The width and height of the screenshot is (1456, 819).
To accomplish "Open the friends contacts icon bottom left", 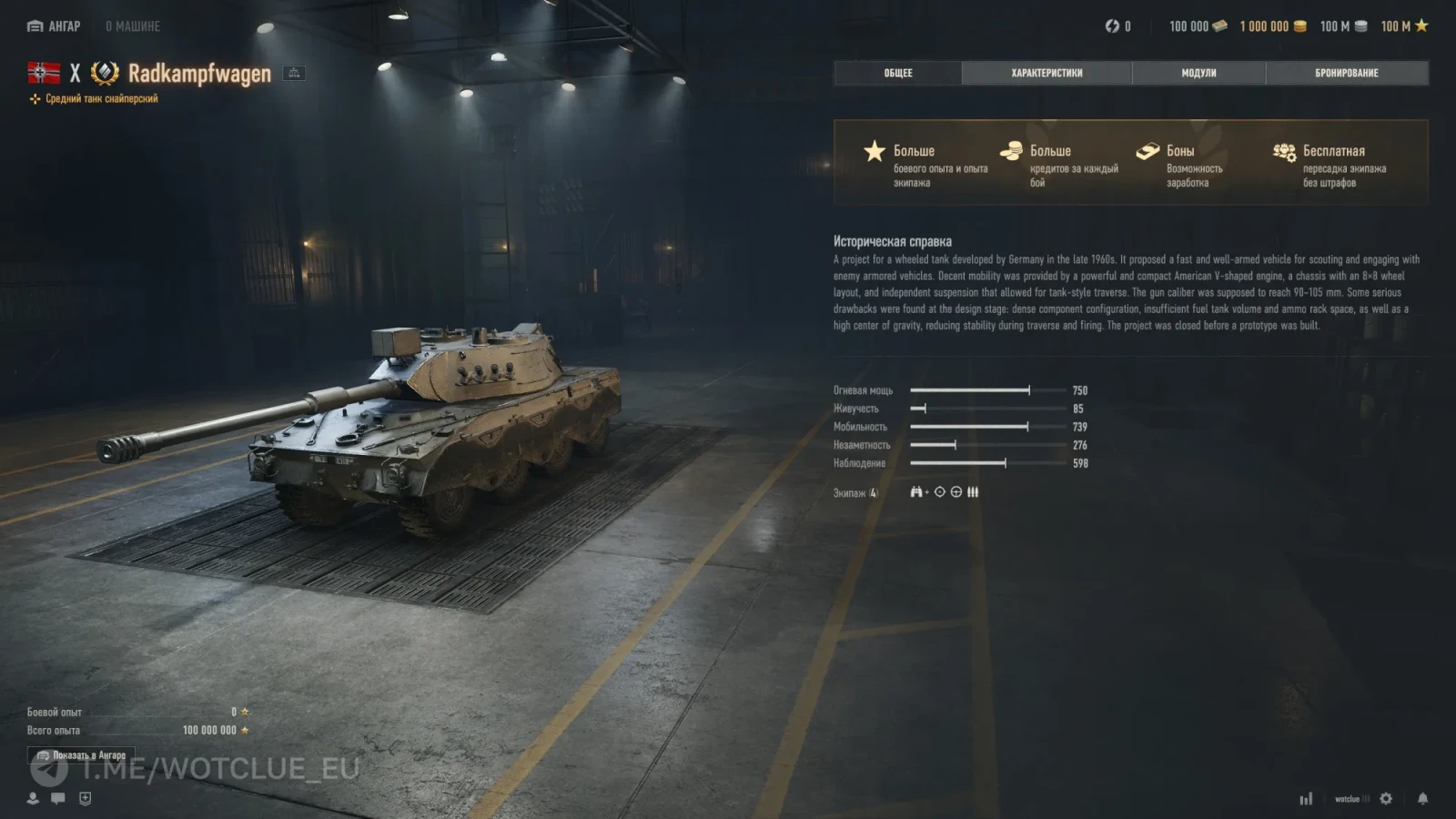I will (x=33, y=799).
